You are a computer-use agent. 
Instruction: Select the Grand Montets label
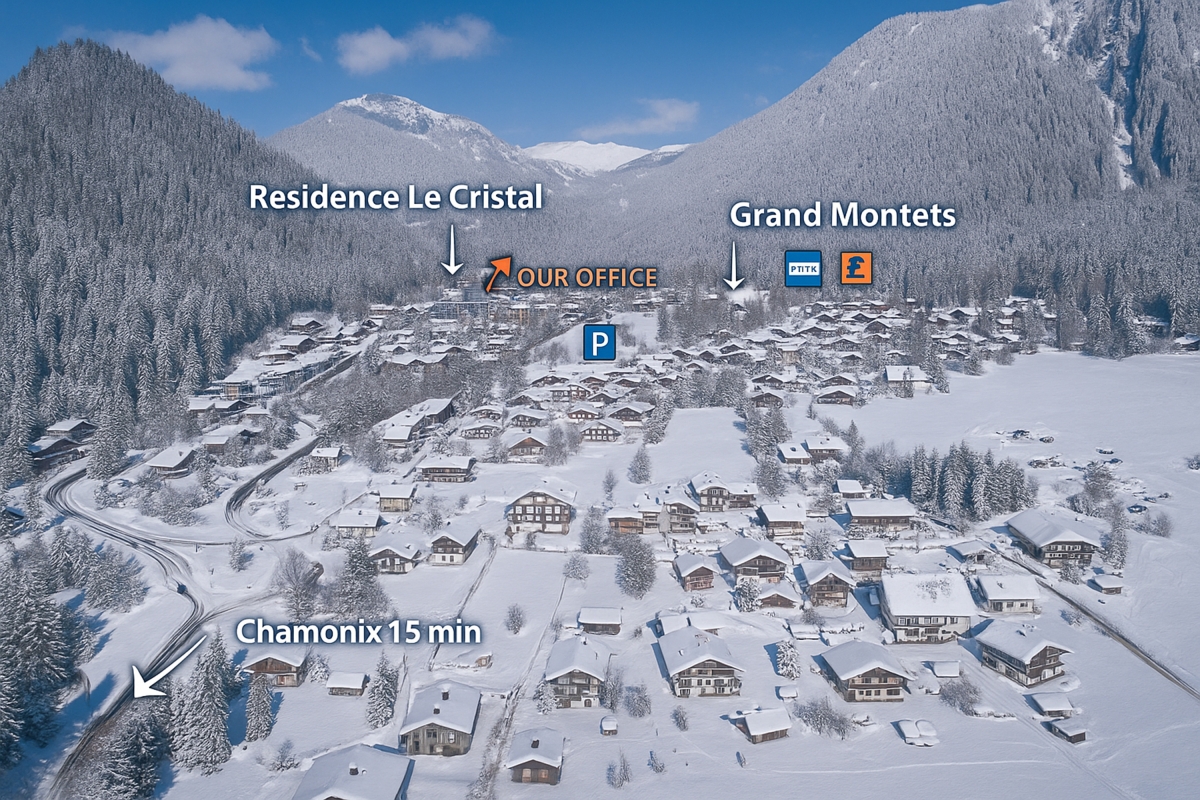(842, 215)
